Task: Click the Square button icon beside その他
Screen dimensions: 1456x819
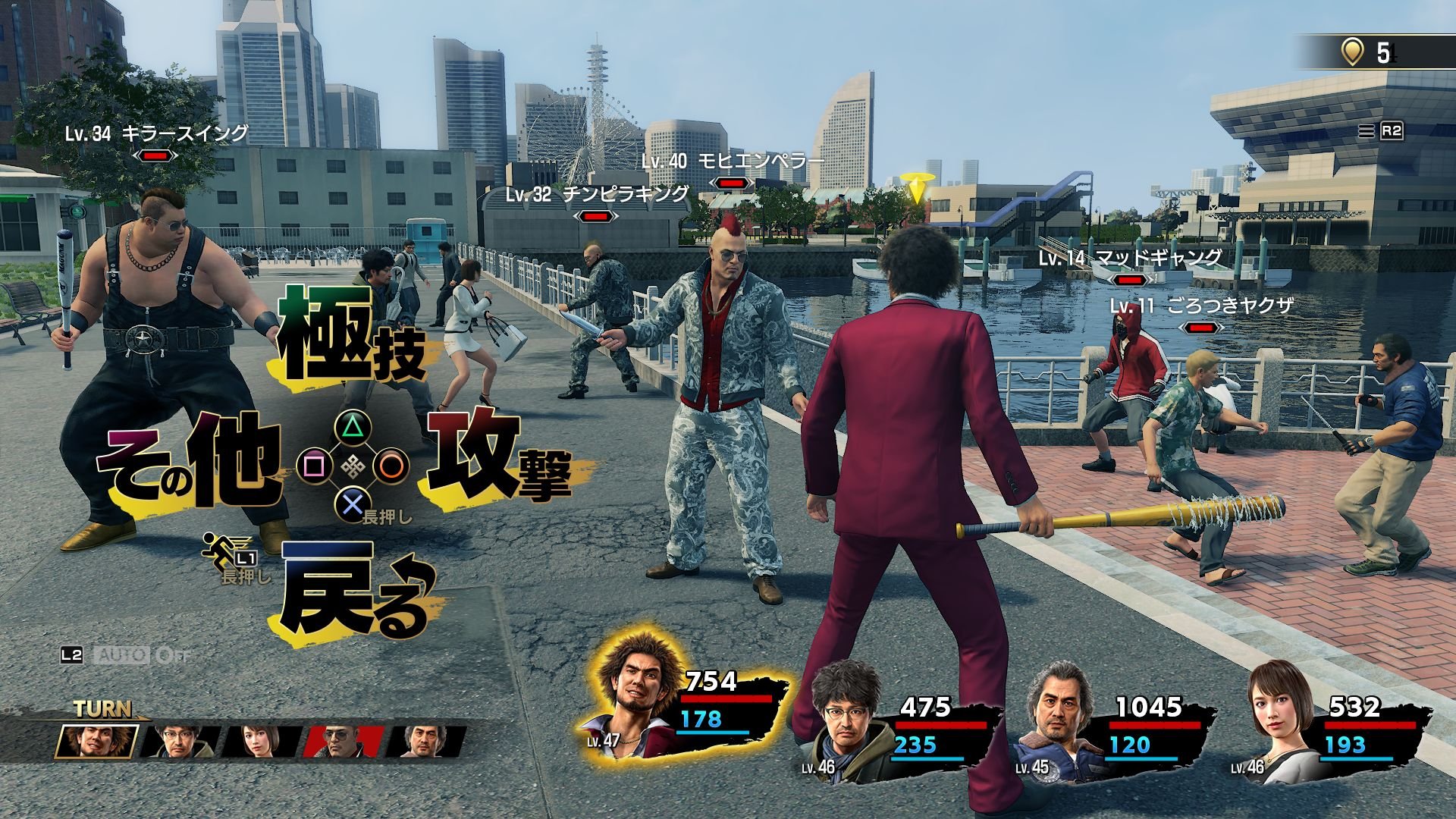Action: tap(315, 464)
